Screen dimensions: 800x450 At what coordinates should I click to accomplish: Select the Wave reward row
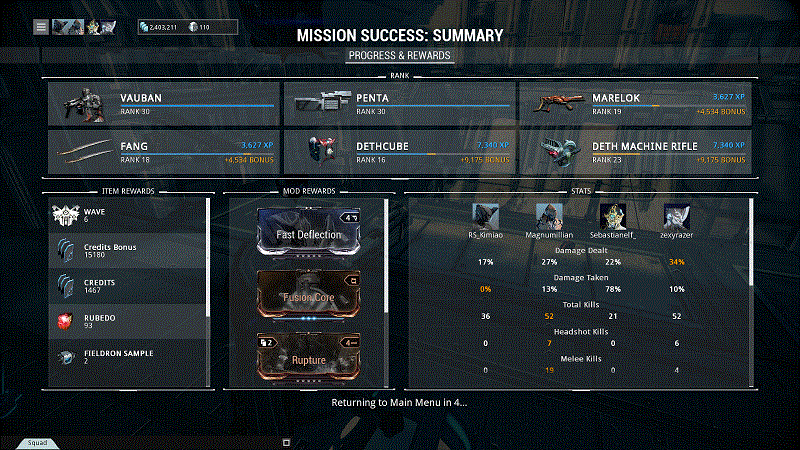pyautogui.click(x=128, y=216)
